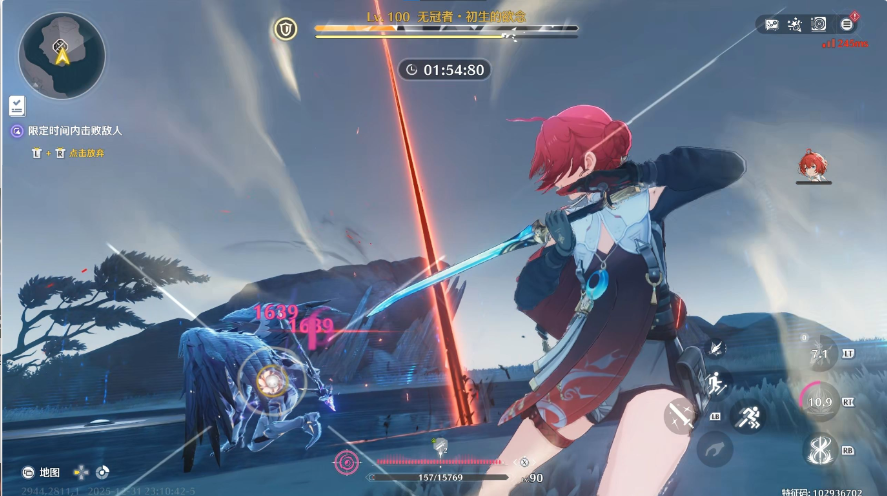887x496 pixels.
Task: Open the disc-shaped icon in top bar
Action: point(819,24)
